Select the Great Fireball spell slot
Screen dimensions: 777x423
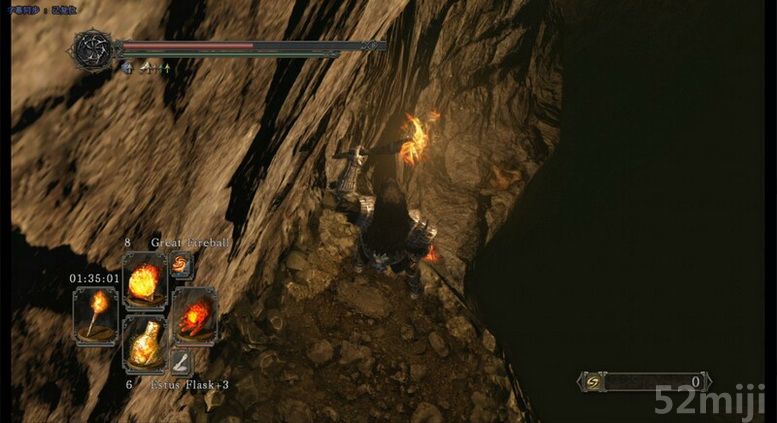[x=145, y=281]
